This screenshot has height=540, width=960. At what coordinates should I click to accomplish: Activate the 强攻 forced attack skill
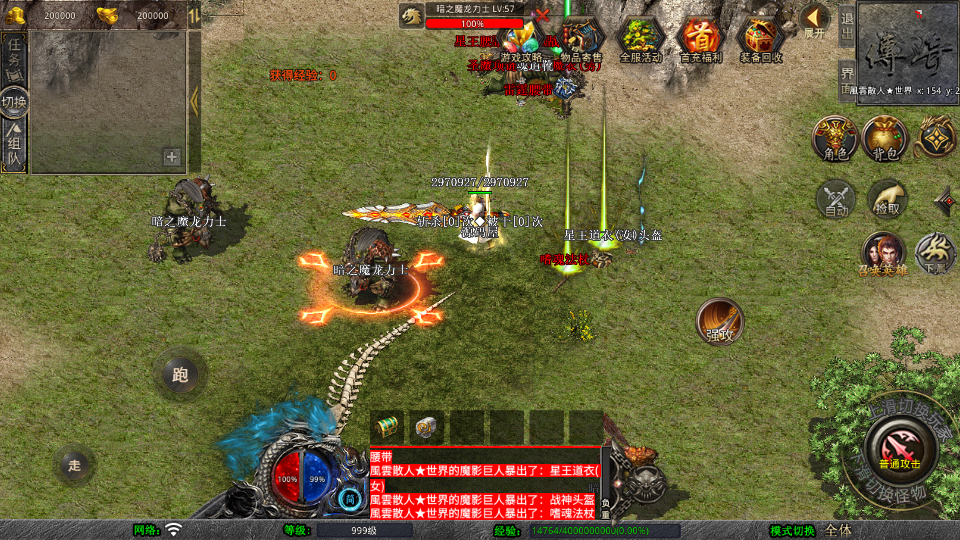pos(720,320)
